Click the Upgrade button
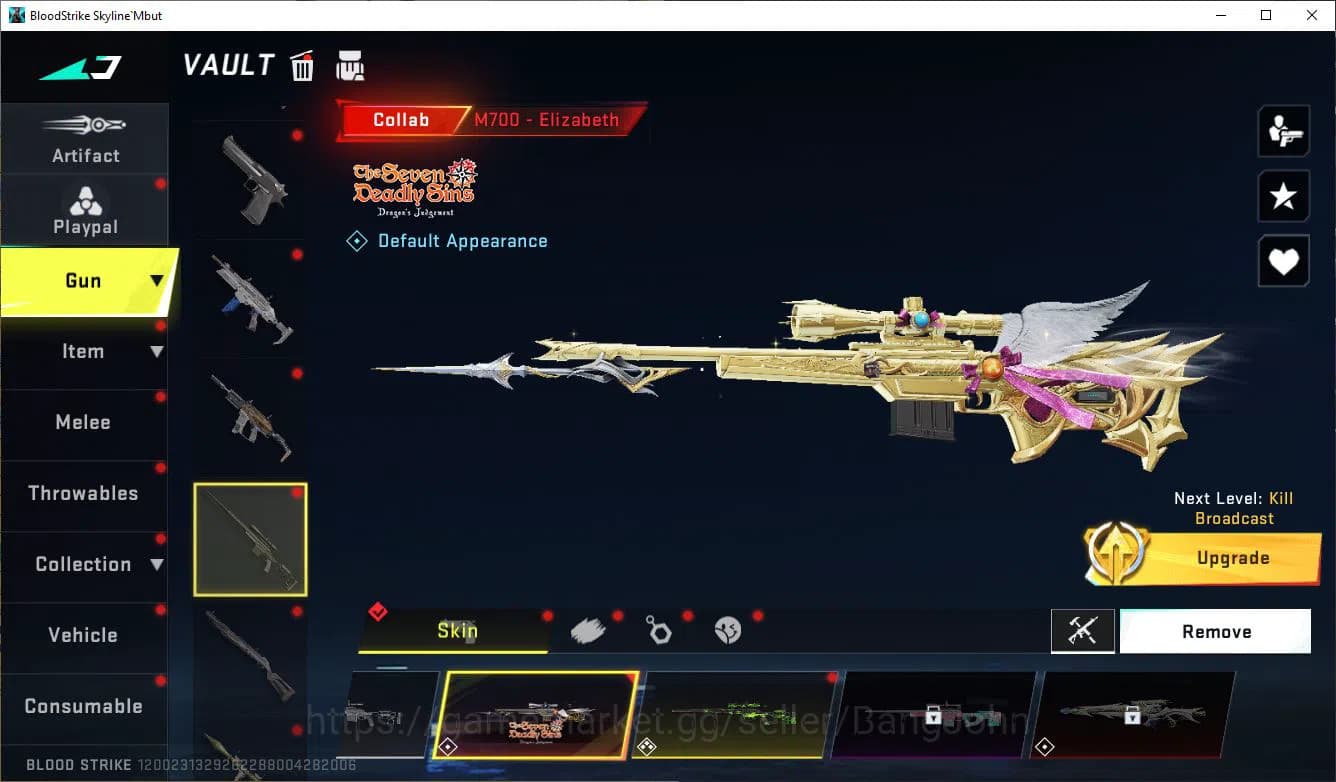Viewport: 1336px width, 782px height. click(x=1232, y=558)
